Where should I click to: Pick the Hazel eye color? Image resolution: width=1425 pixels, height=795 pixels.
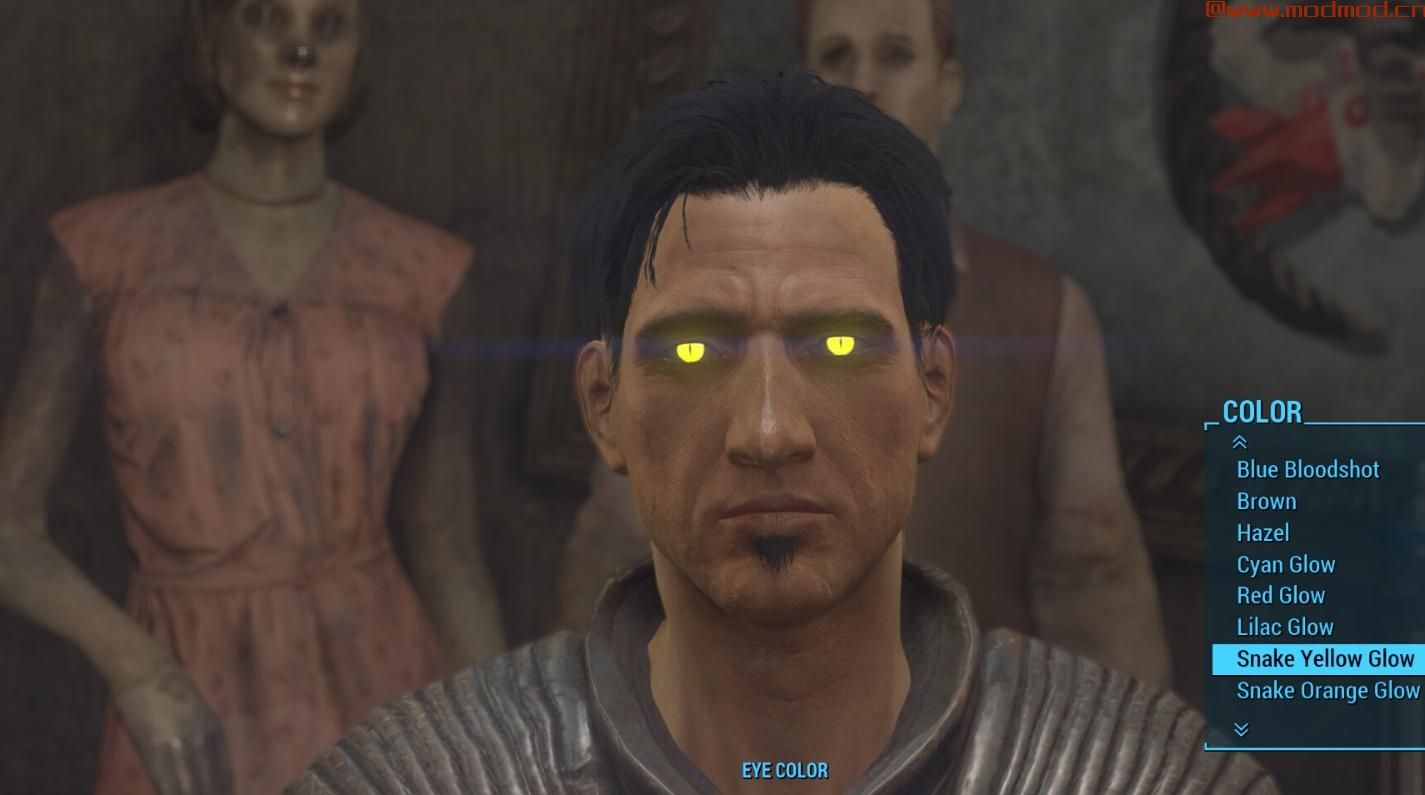[x=1262, y=533]
